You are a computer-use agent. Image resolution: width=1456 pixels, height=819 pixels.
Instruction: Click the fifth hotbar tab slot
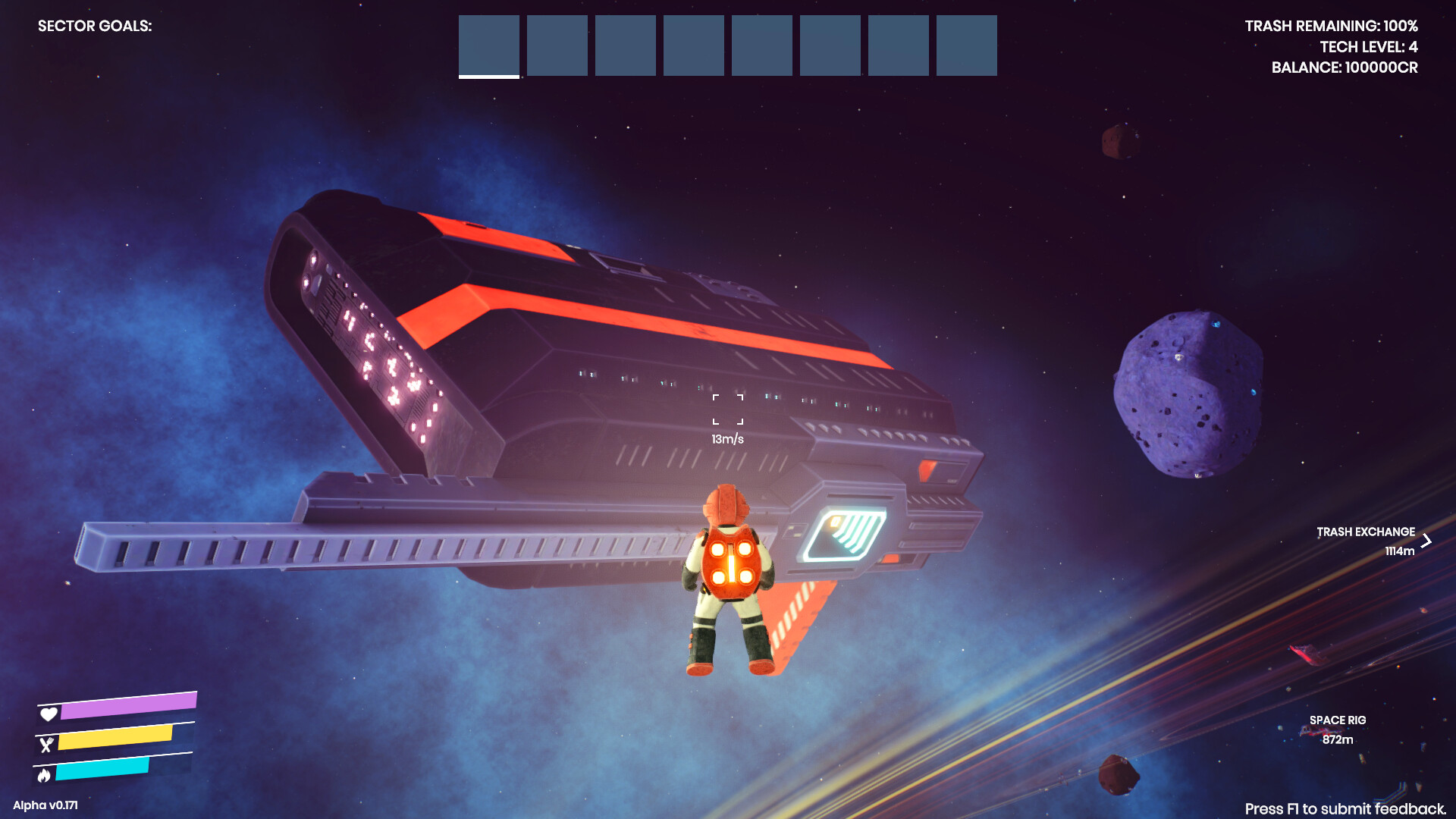tap(761, 45)
